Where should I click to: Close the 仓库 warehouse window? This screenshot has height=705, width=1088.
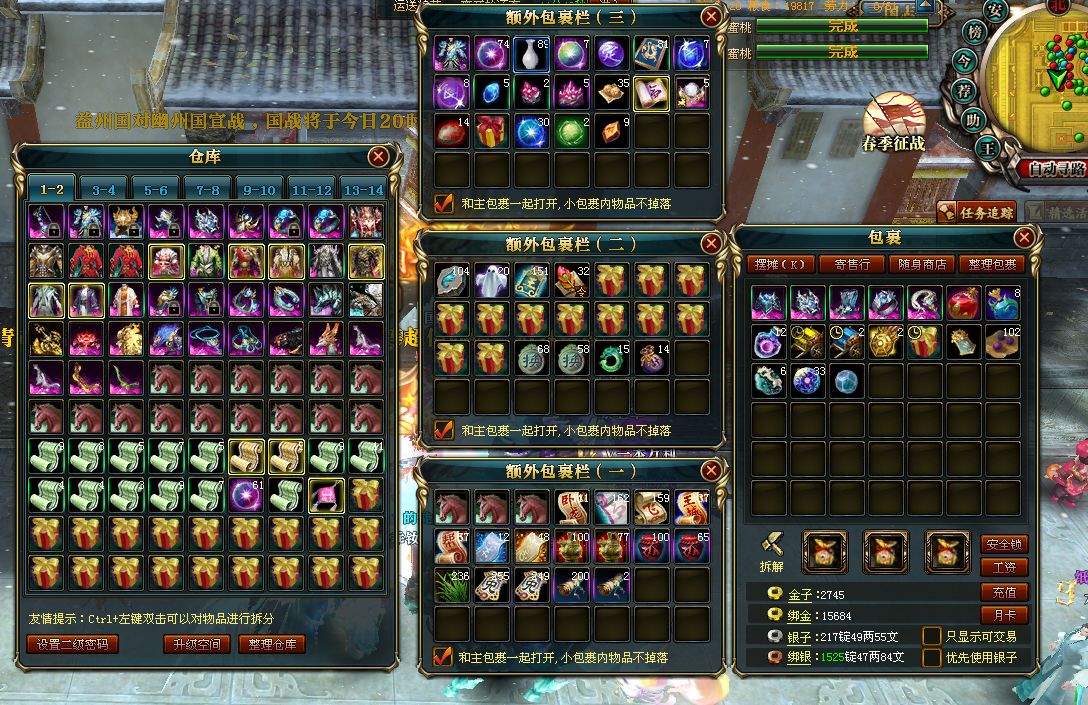coord(378,156)
